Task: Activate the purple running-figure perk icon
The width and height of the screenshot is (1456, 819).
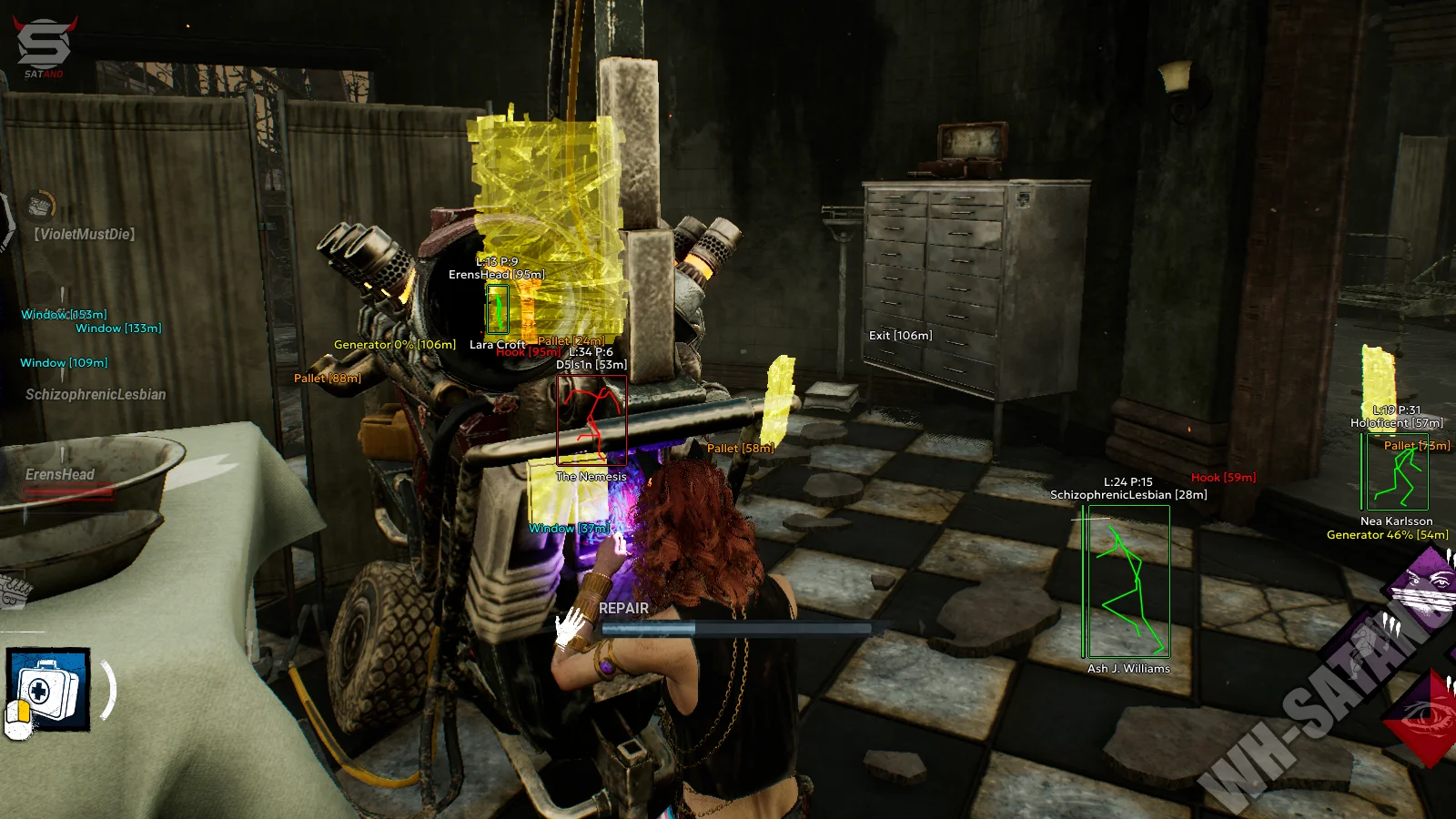Action: (1365, 648)
